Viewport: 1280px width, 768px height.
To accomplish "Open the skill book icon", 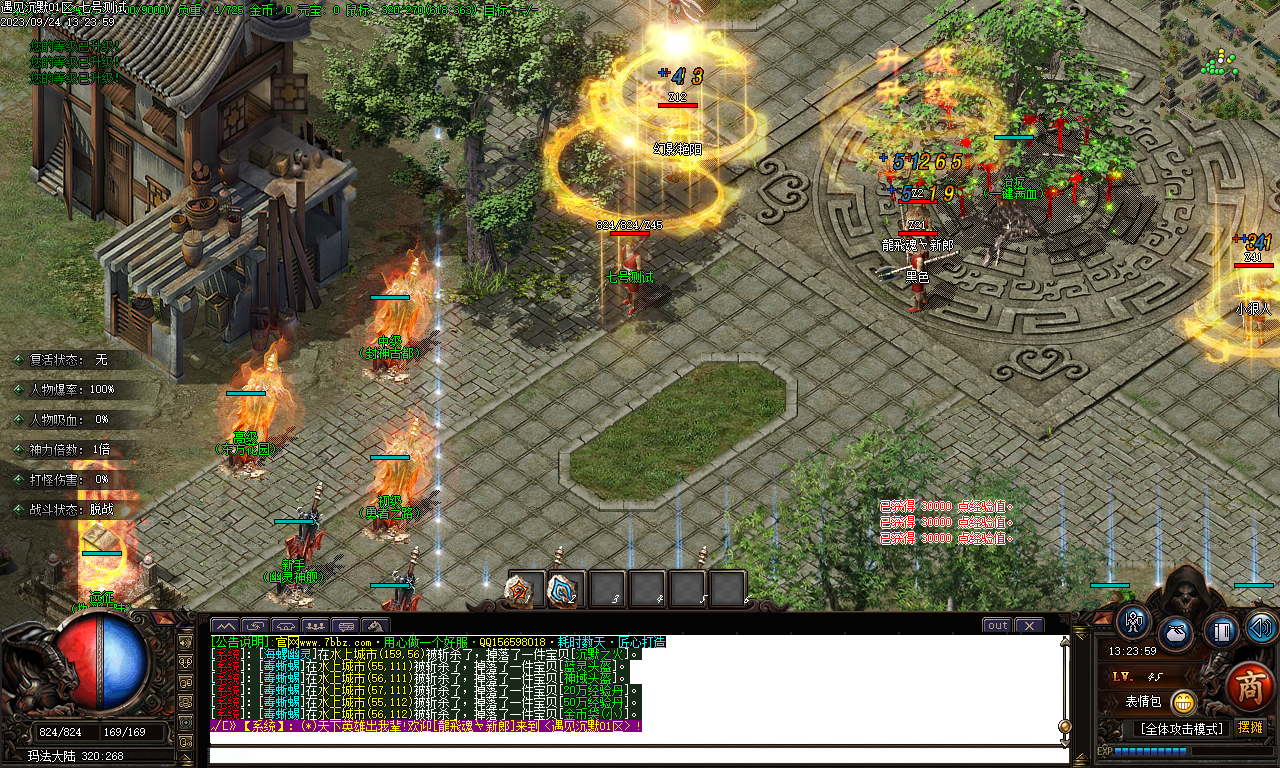I will tap(1221, 631).
